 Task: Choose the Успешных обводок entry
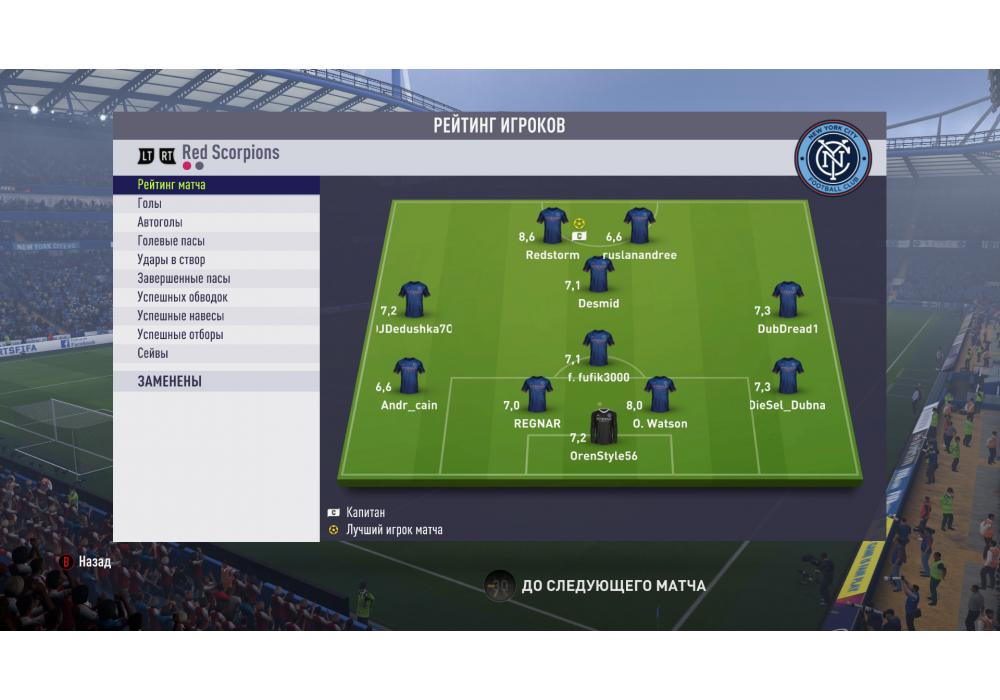[216, 297]
